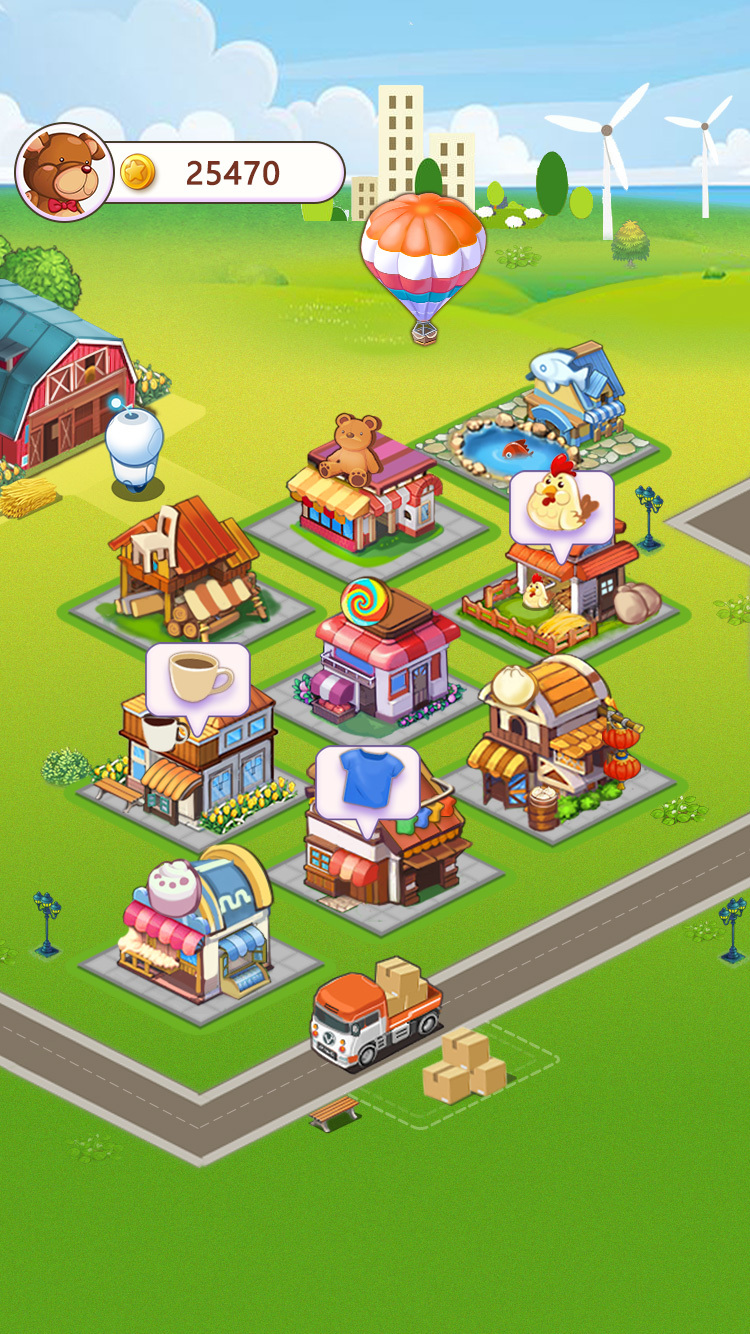Image resolution: width=750 pixels, height=1334 pixels.
Task: Tap the chicken speech bubble
Action: pos(561,506)
